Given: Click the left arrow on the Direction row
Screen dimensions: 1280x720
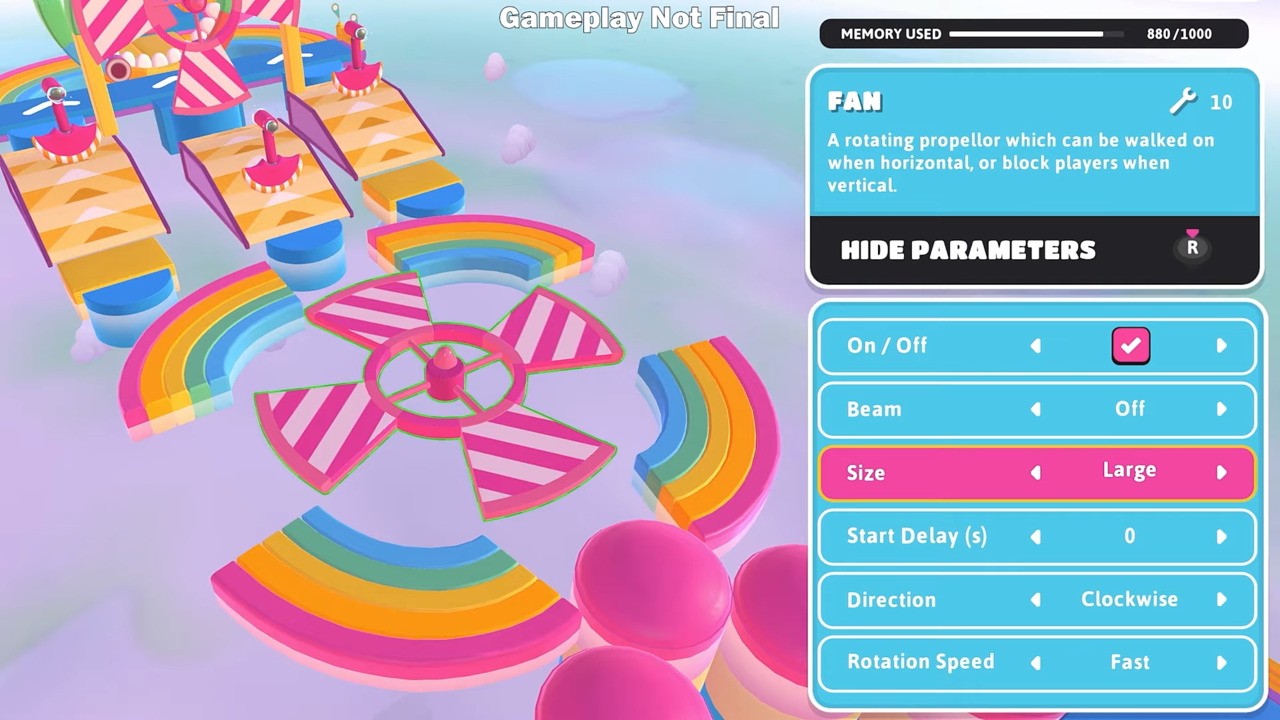Looking at the screenshot, I should pyautogui.click(x=1035, y=599).
